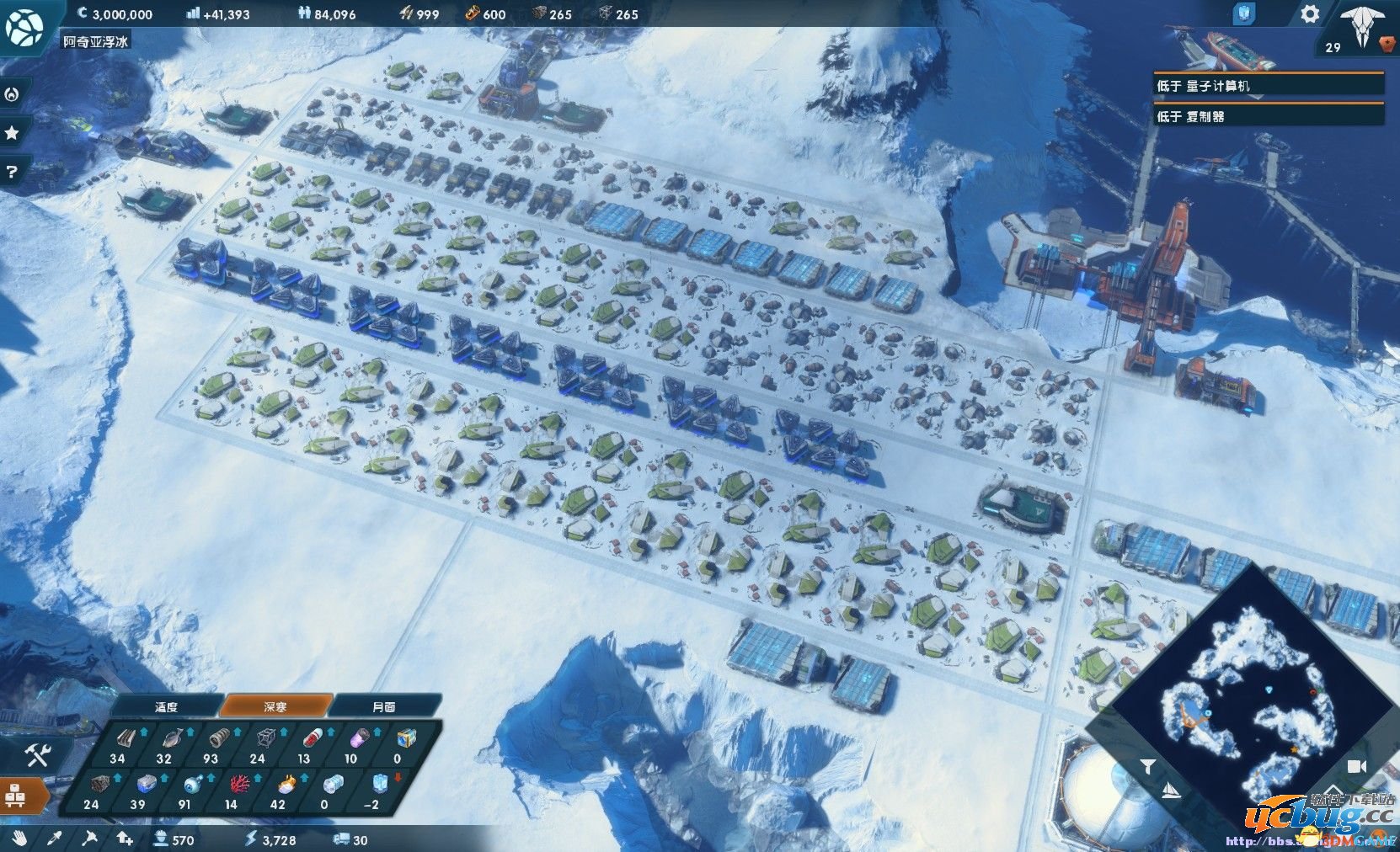1400x852 pixels.
Task: Open the settings gear menu
Action: click(x=1309, y=14)
